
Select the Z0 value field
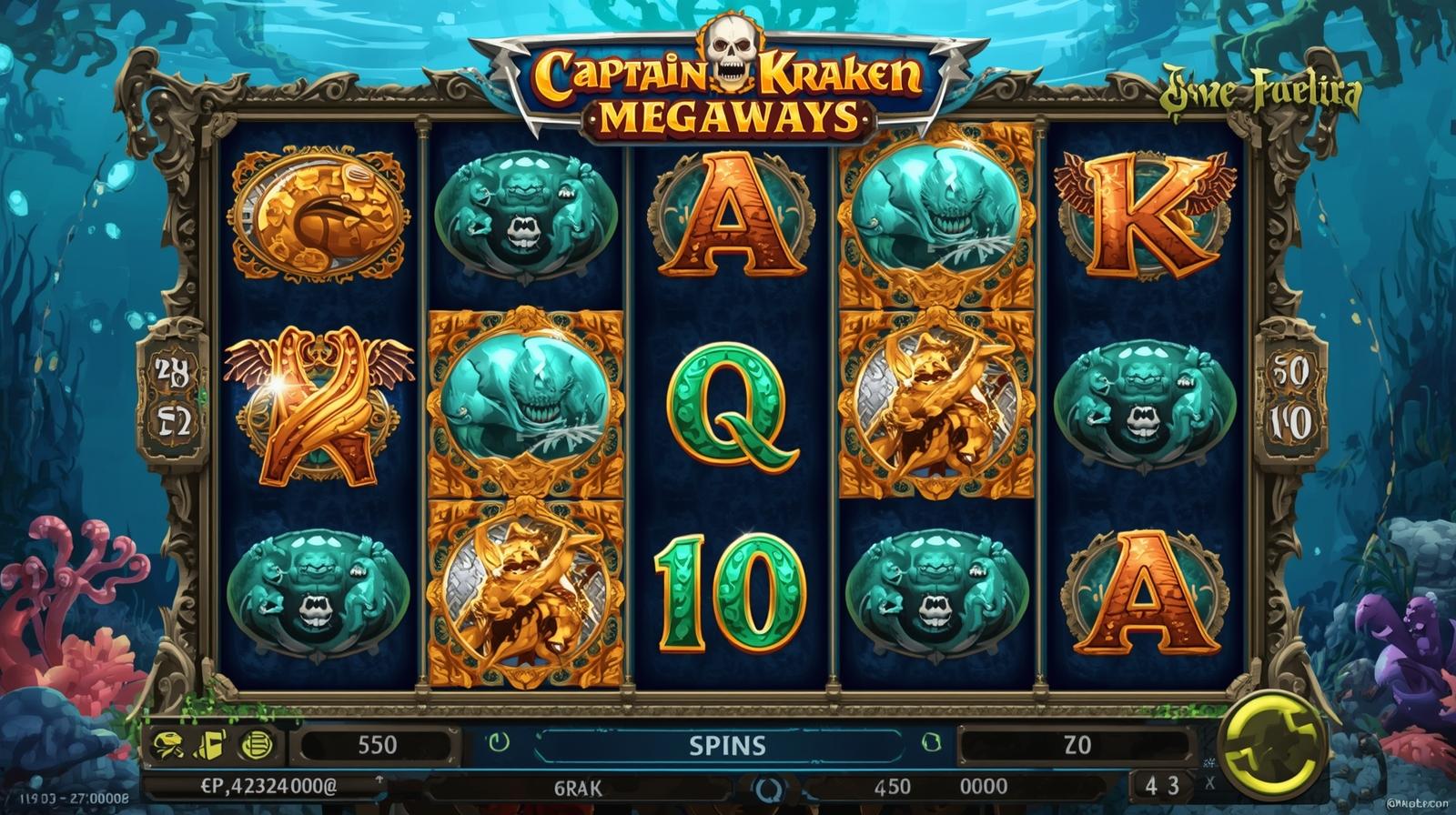coord(1077,745)
